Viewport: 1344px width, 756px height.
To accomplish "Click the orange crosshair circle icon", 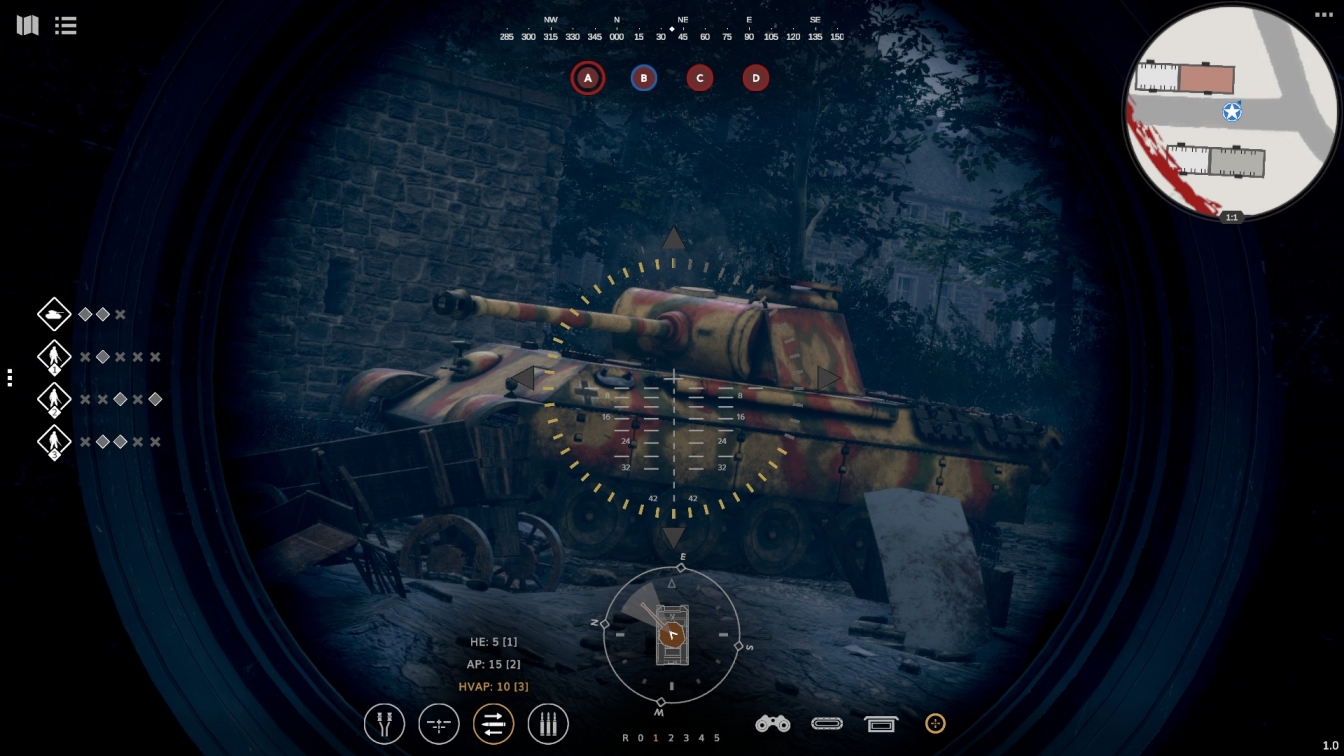I will pyautogui.click(x=935, y=723).
